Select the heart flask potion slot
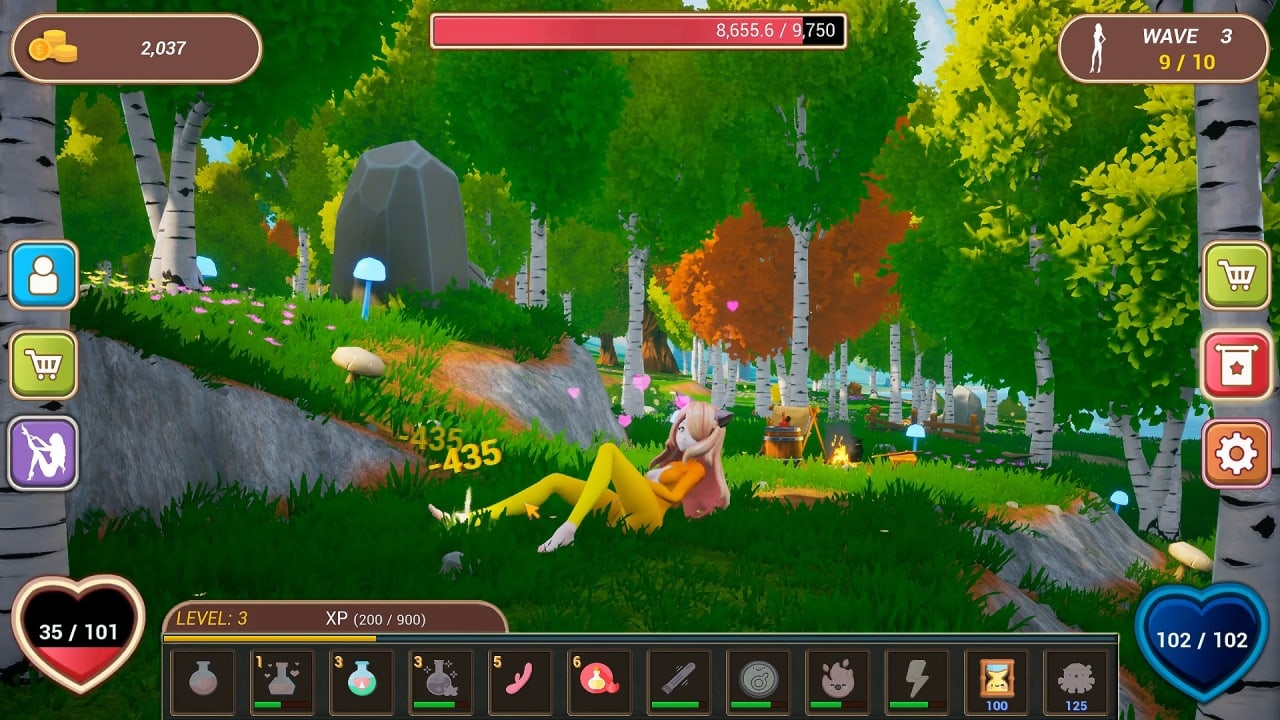1280x720 pixels. 282,681
